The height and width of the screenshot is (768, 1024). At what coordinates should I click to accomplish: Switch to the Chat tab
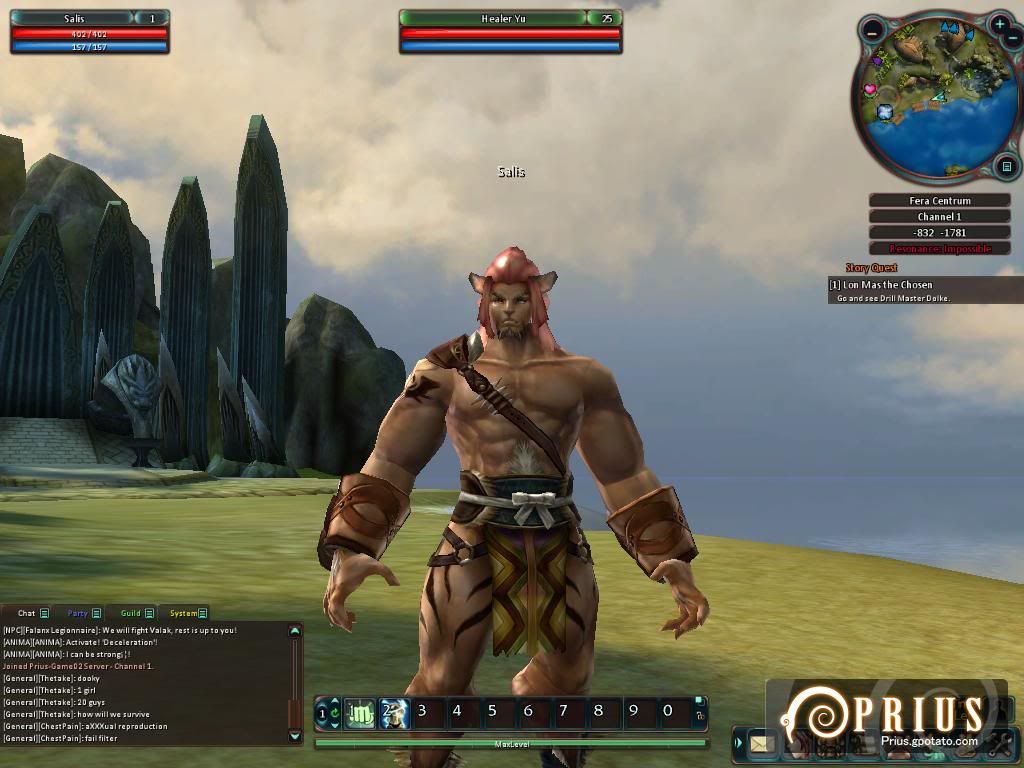tap(26, 613)
